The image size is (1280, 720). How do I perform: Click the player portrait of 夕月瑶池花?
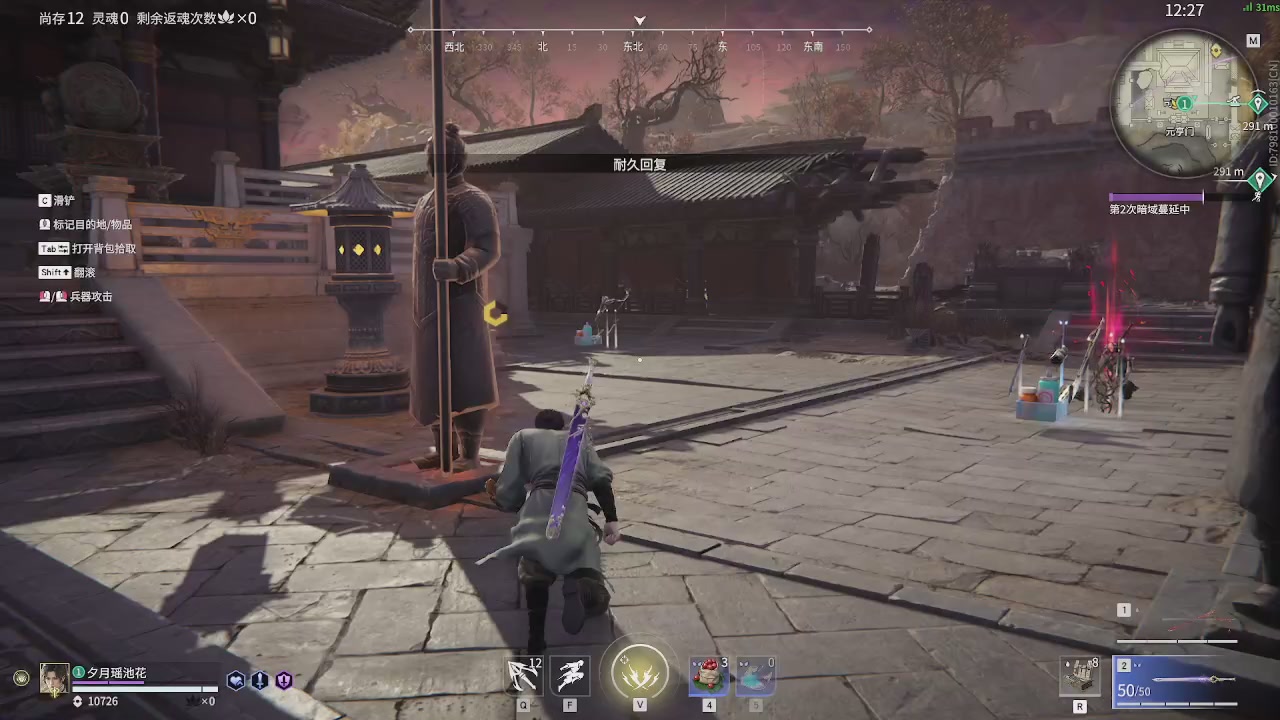(54, 679)
